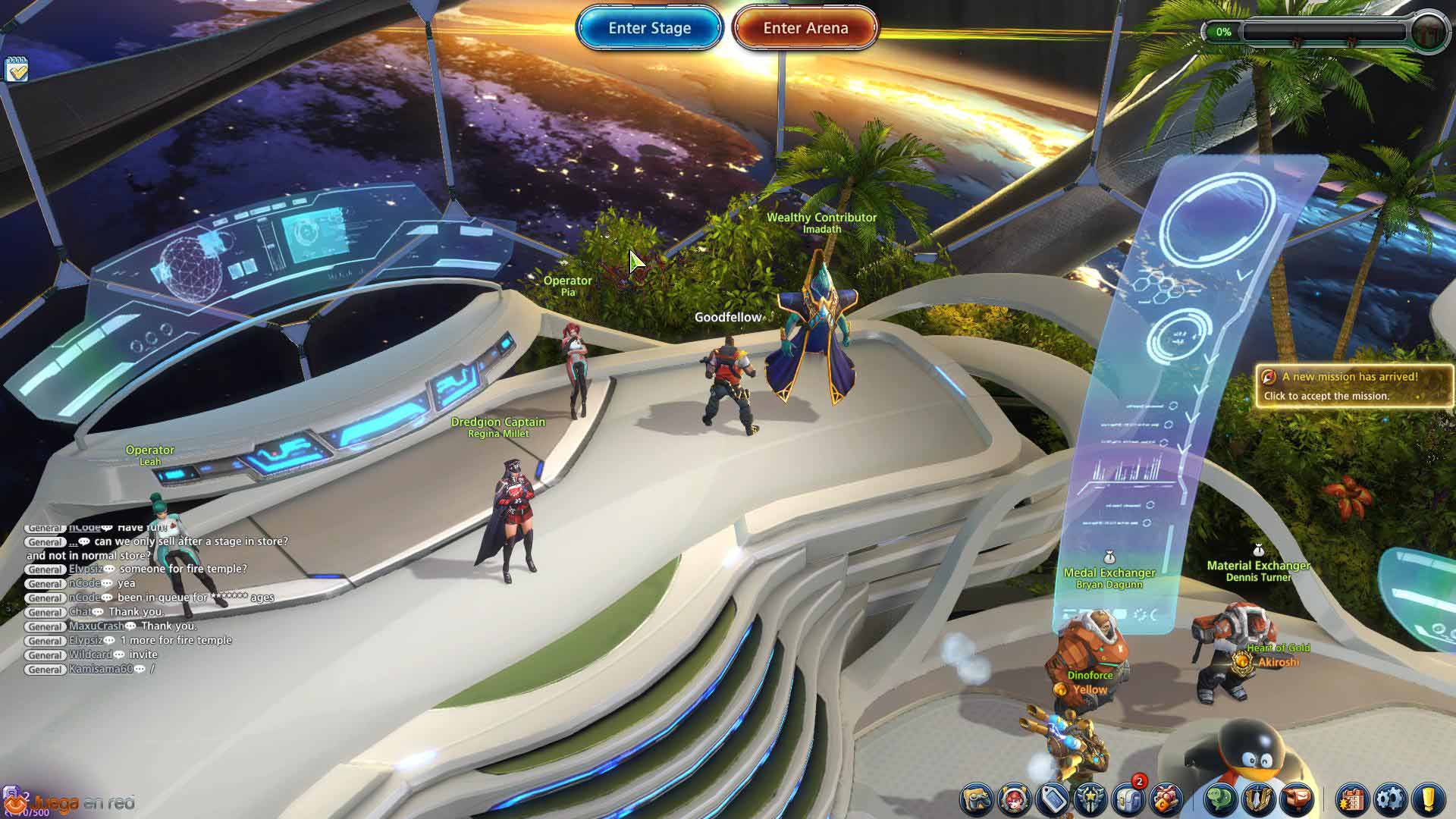The image size is (1456, 819).
Task: Open the gift box shop icon
Action: click(x=1165, y=799)
